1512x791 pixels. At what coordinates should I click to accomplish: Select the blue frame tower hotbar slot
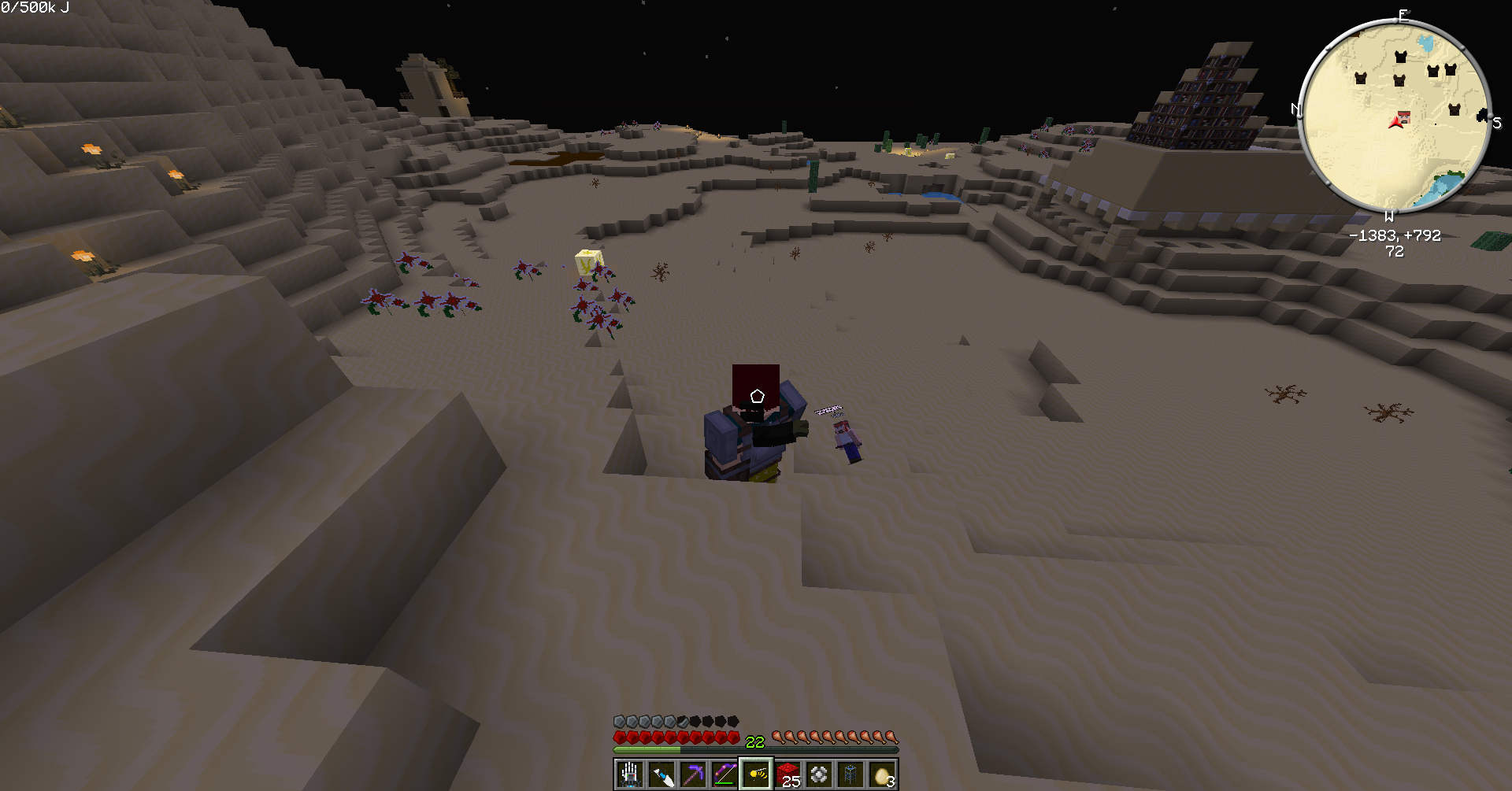[x=850, y=775]
